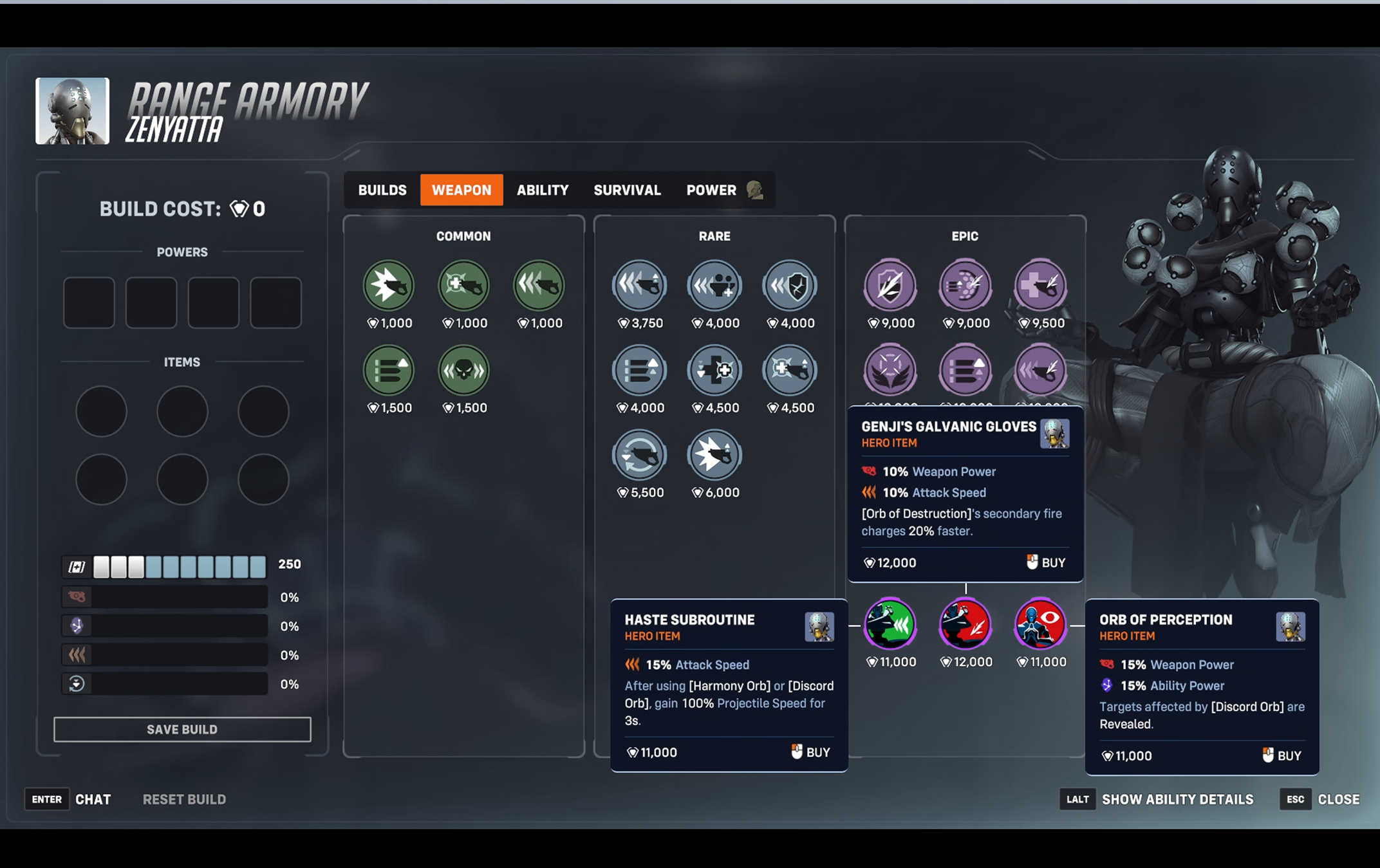Open the Power tab

pos(711,190)
